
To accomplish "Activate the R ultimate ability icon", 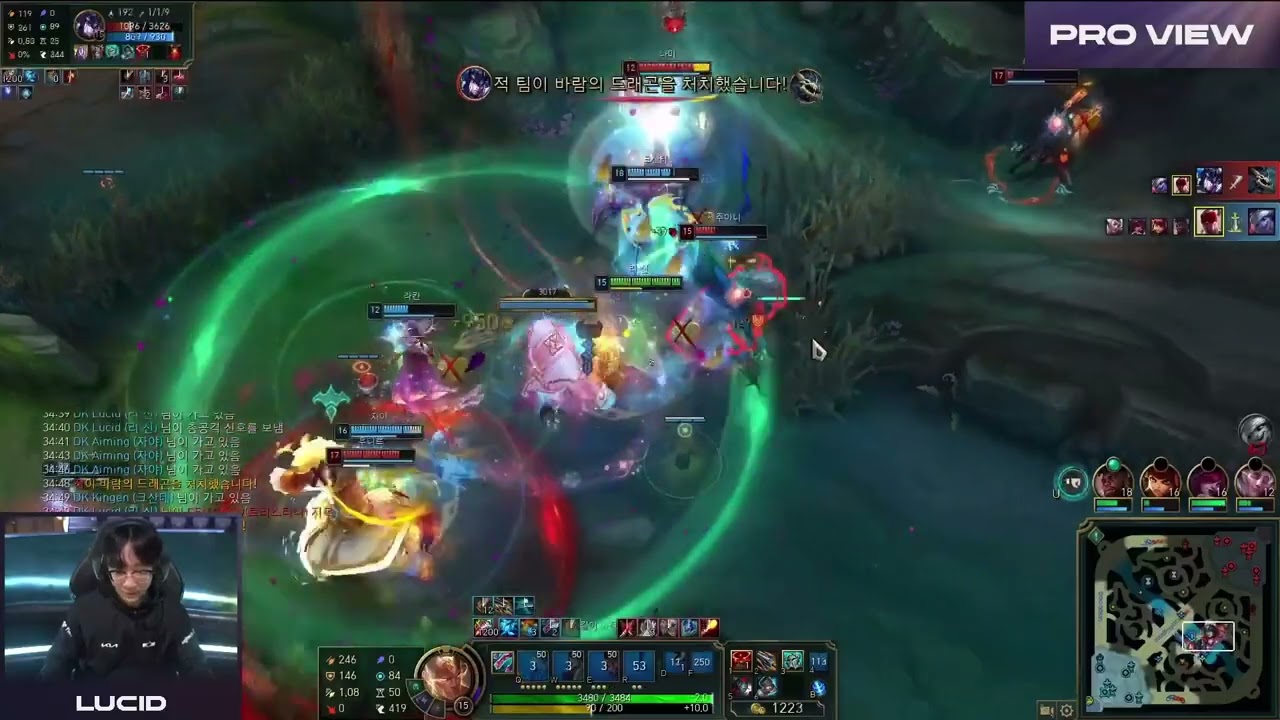I will [x=637, y=665].
